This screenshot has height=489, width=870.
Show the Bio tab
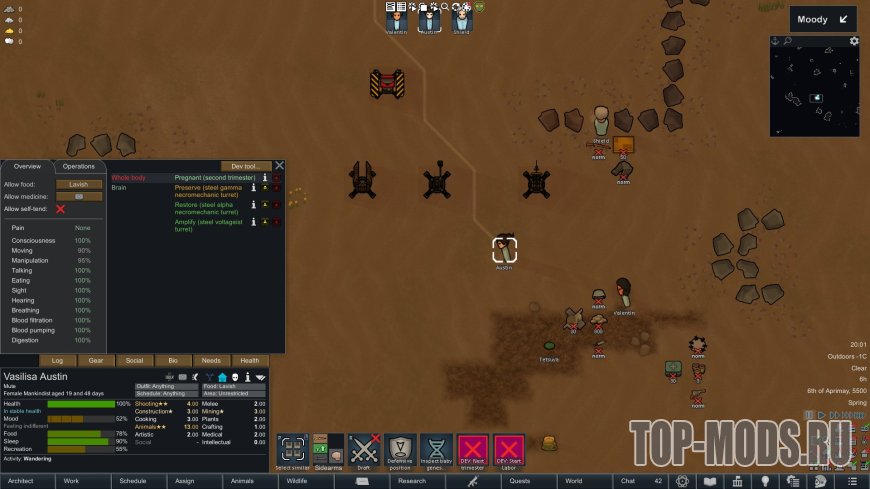coord(173,360)
